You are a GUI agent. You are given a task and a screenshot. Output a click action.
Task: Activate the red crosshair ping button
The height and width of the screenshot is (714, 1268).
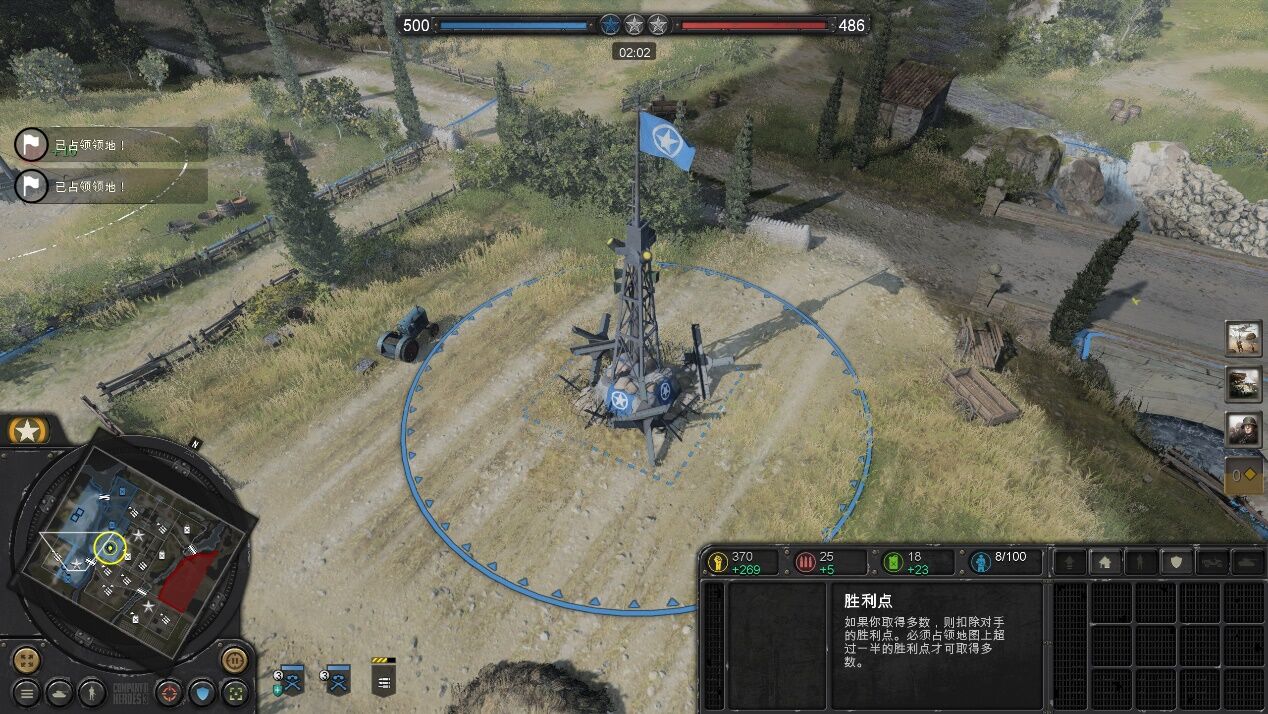pos(170,691)
